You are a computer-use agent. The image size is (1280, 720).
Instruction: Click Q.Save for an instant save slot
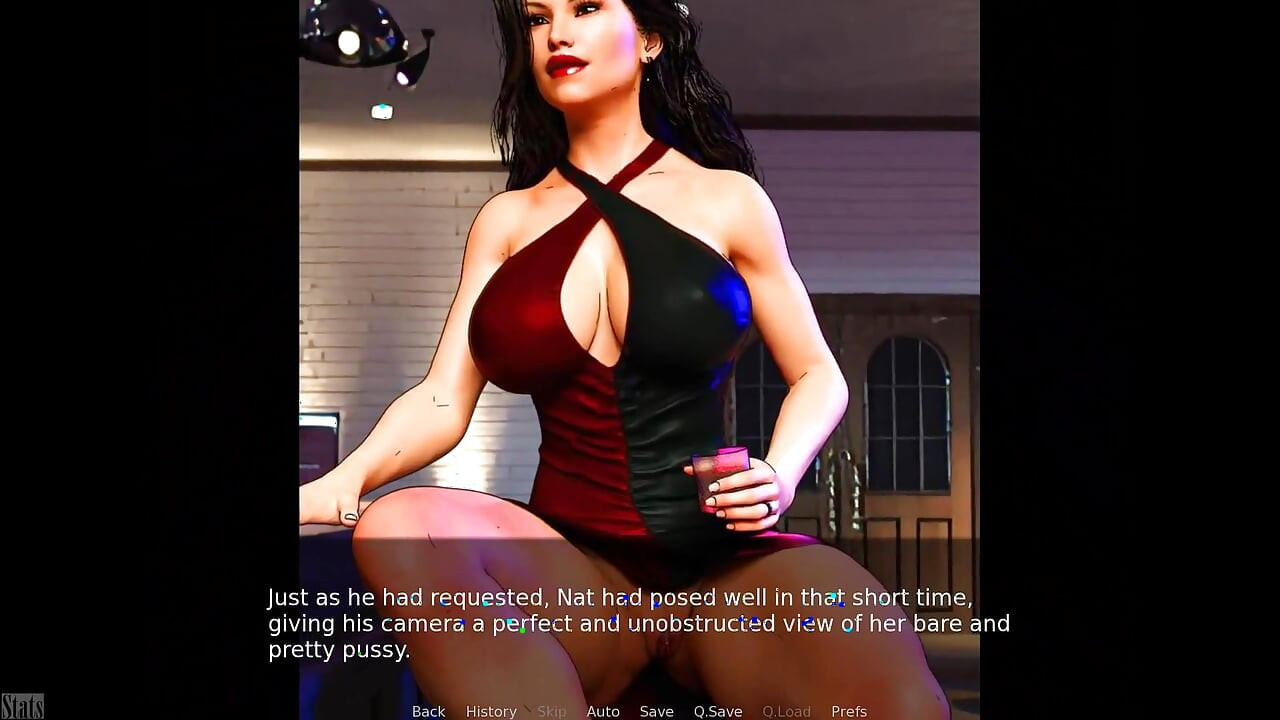tap(717, 711)
